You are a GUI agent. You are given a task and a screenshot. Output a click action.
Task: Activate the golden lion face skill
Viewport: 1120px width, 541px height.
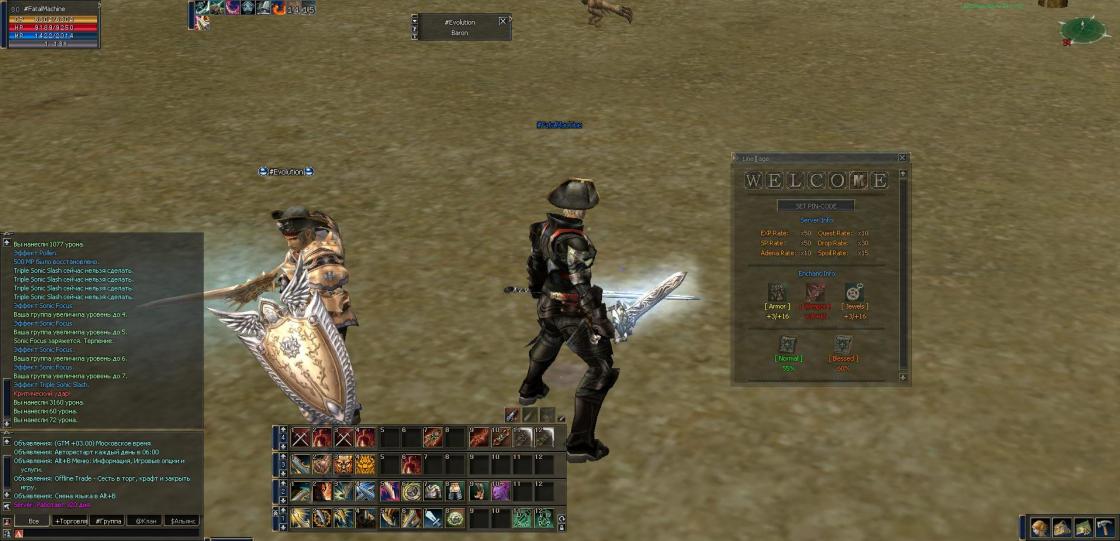point(366,464)
